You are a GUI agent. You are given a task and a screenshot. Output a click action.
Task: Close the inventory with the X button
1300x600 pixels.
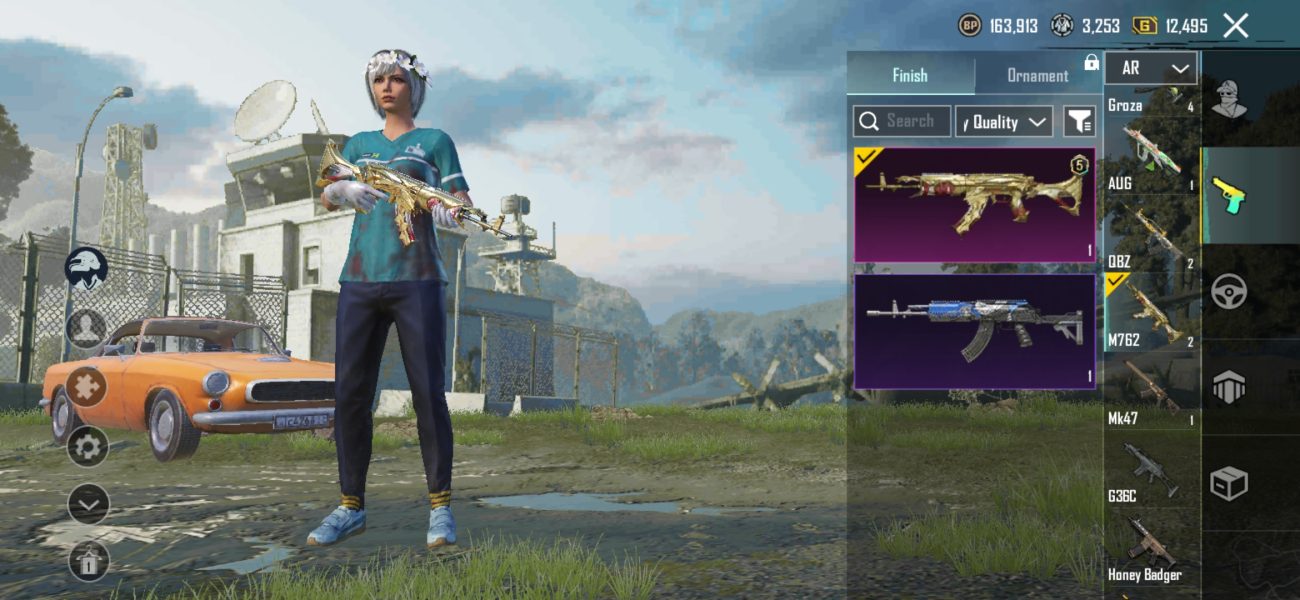point(1236,26)
